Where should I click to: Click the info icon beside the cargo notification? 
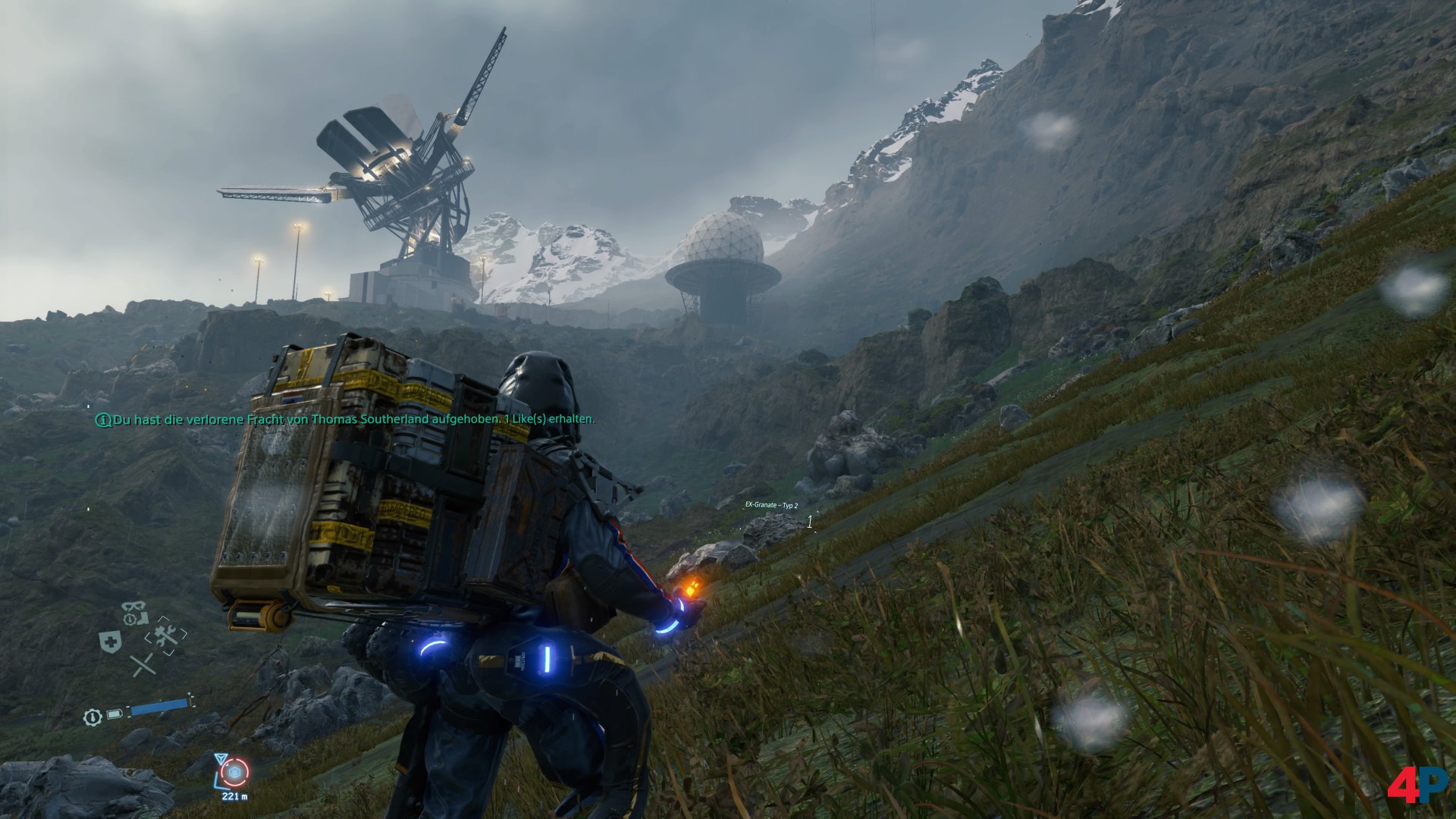102,419
